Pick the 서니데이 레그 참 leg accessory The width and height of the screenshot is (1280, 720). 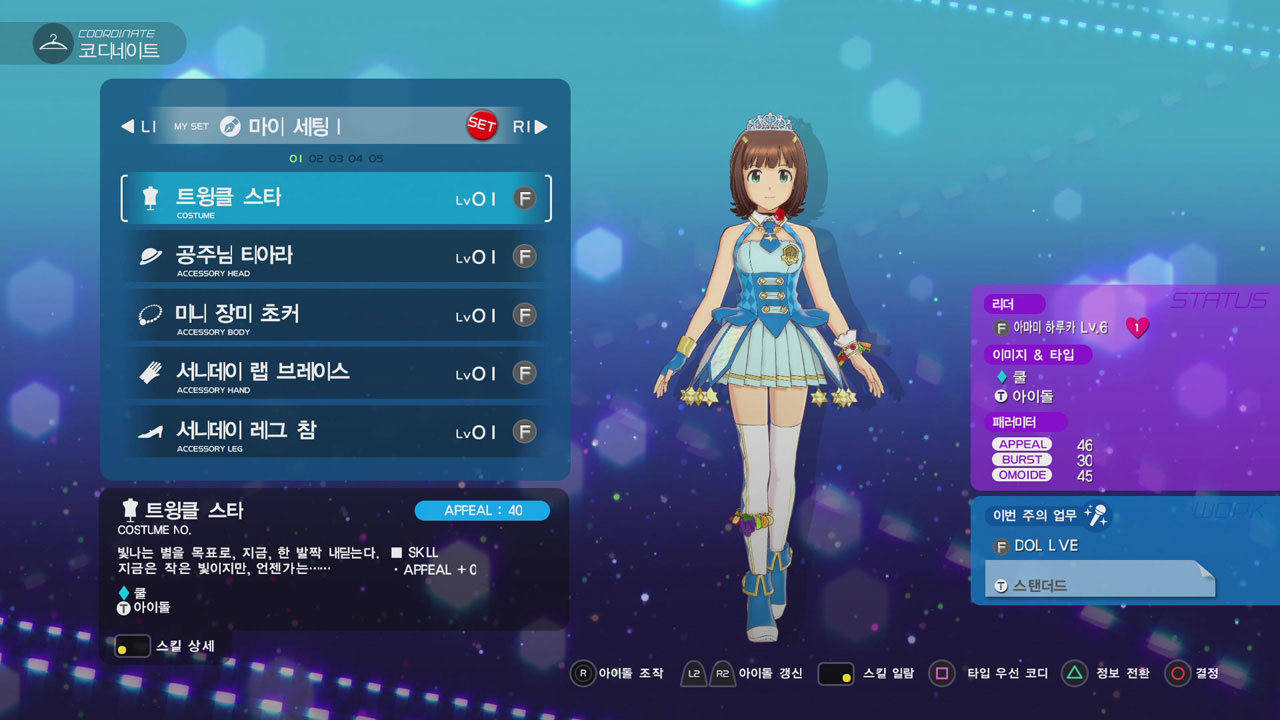(335, 432)
